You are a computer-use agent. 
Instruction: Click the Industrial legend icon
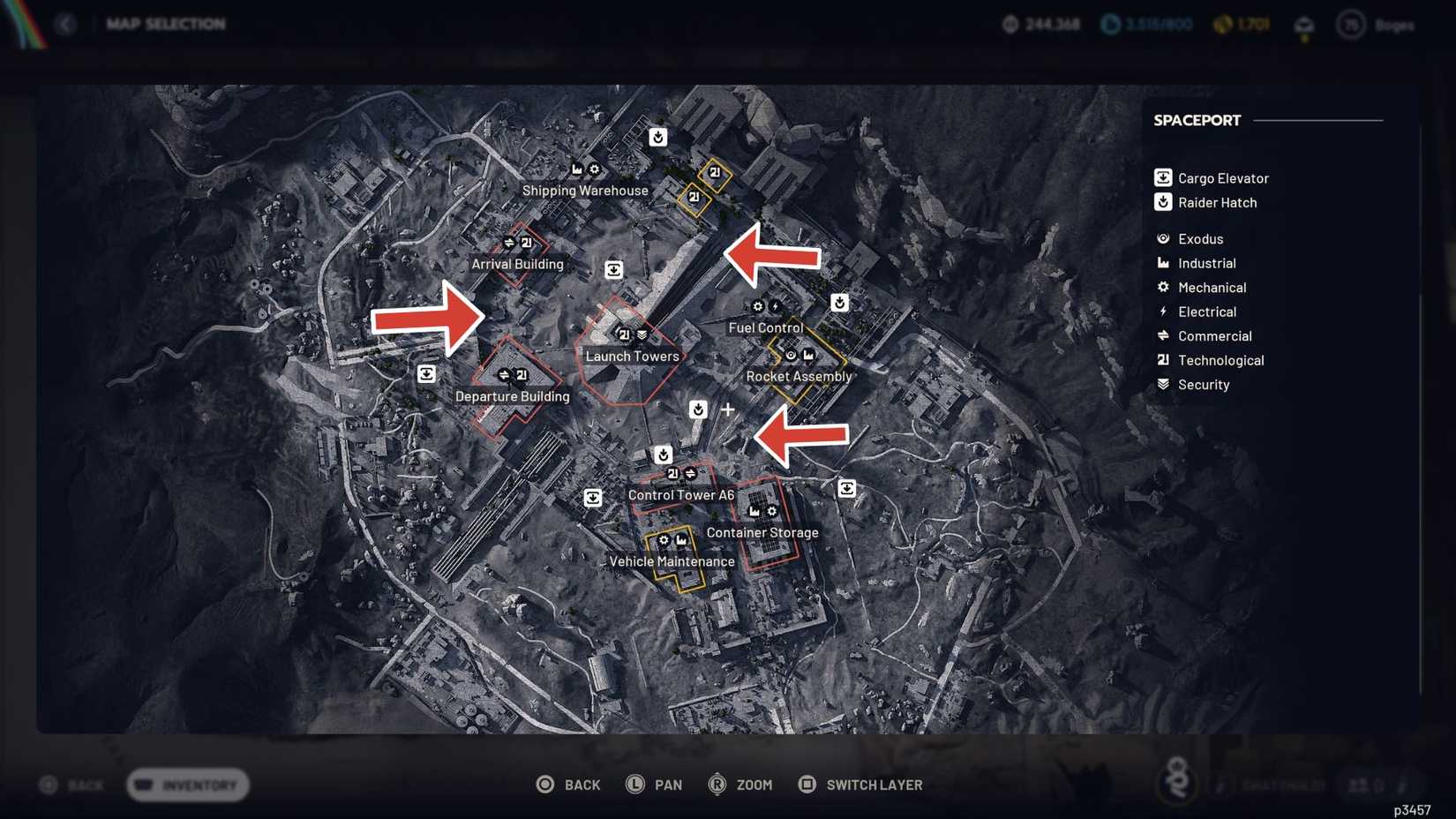[x=1162, y=263]
